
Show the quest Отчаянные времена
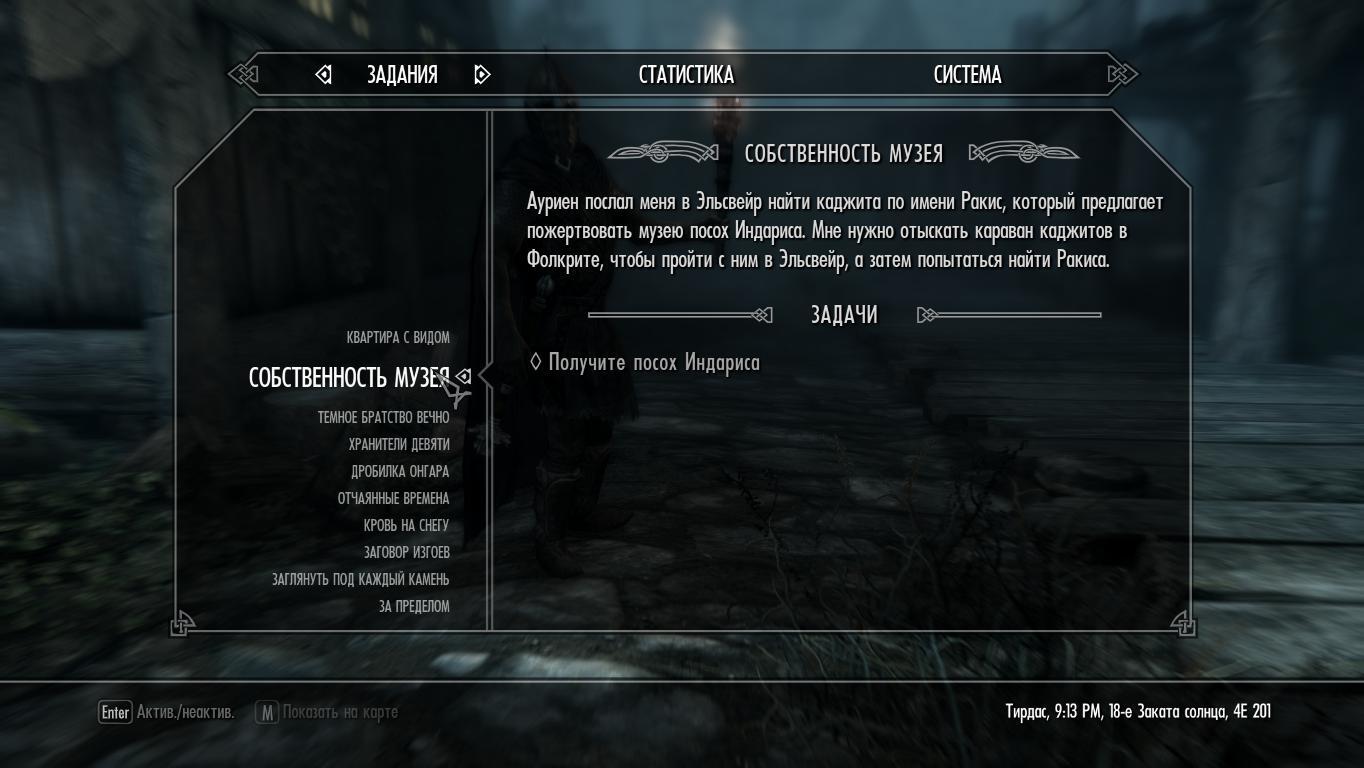pyautogui.click(x=393, y=499)
